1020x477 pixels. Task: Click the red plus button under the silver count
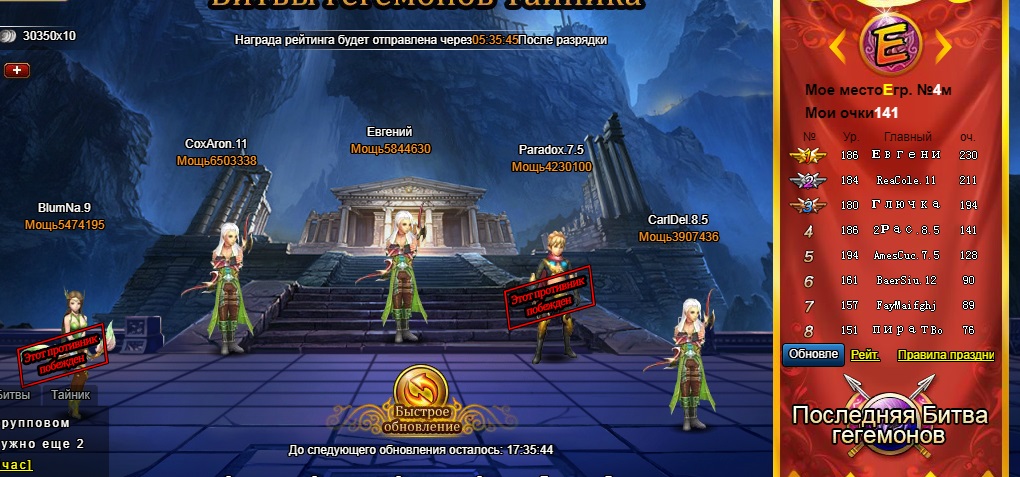[18, 70]
